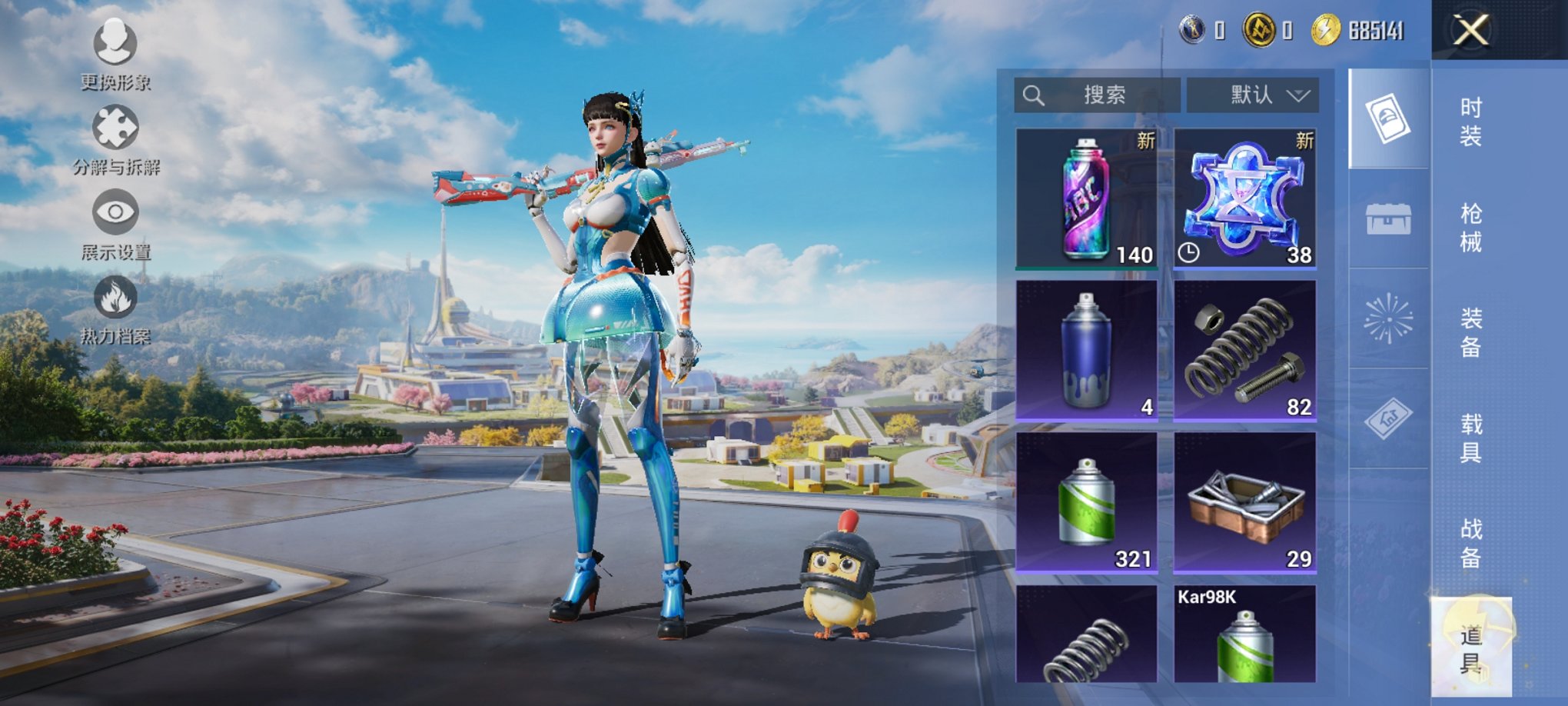Open the 默认 sorting dropdown

pos(1253,95)
